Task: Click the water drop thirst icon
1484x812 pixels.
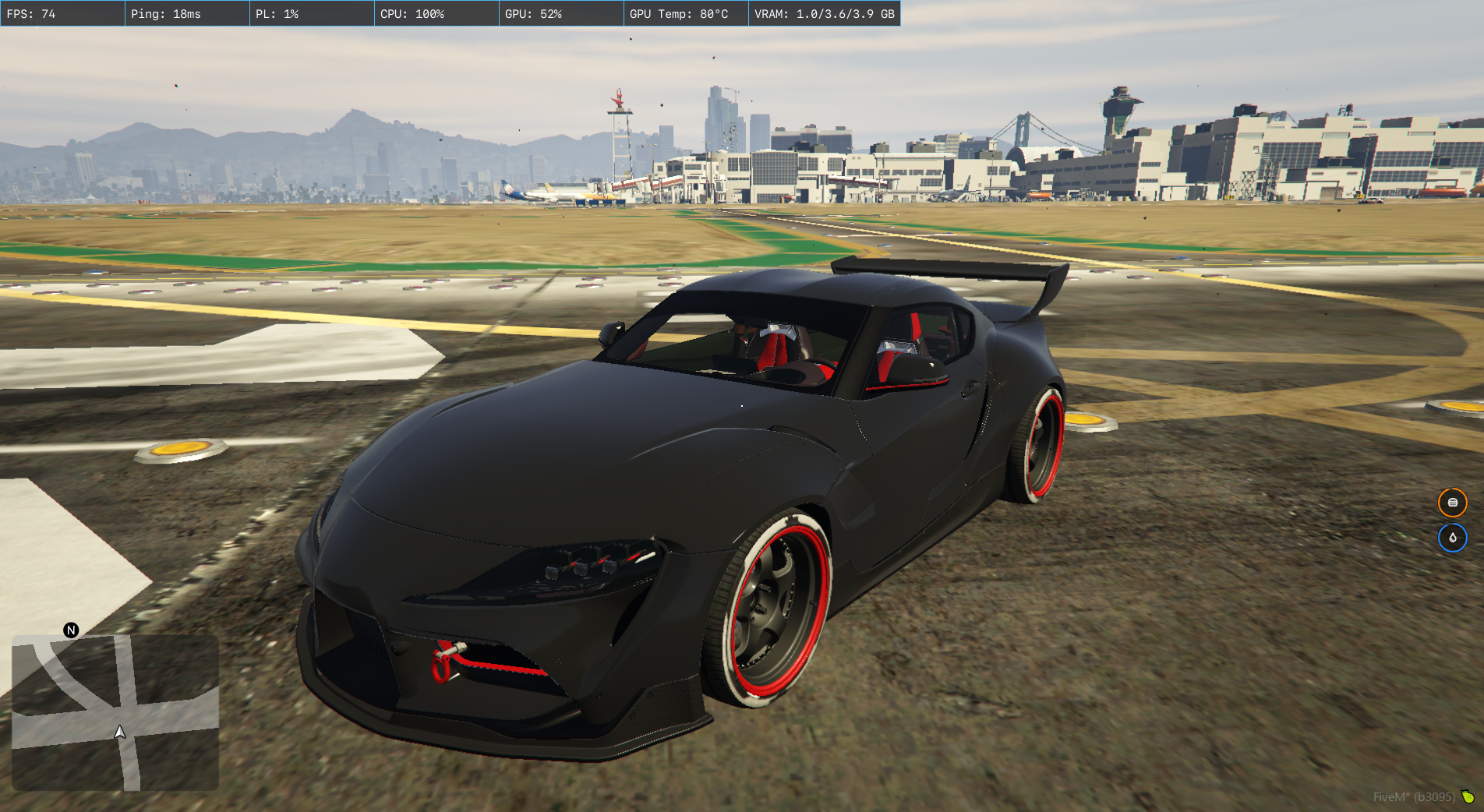Action: click(1452, 538)
